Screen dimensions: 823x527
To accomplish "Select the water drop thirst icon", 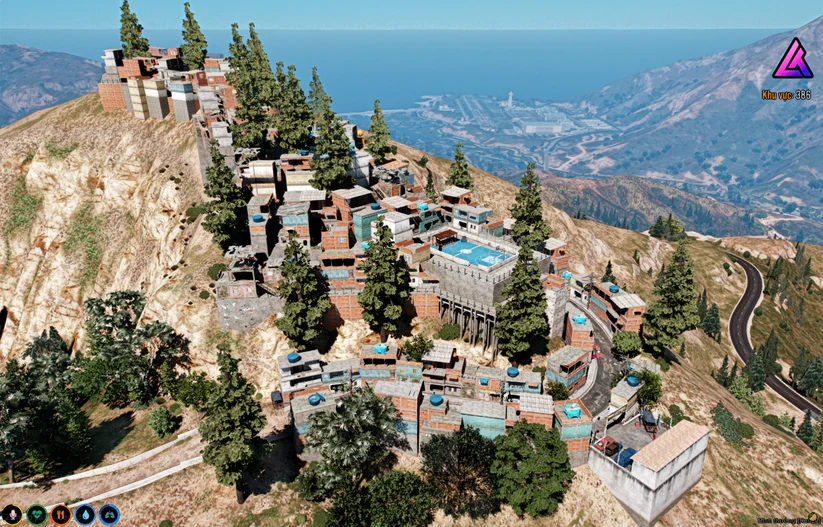I will (x=85, y=515).
